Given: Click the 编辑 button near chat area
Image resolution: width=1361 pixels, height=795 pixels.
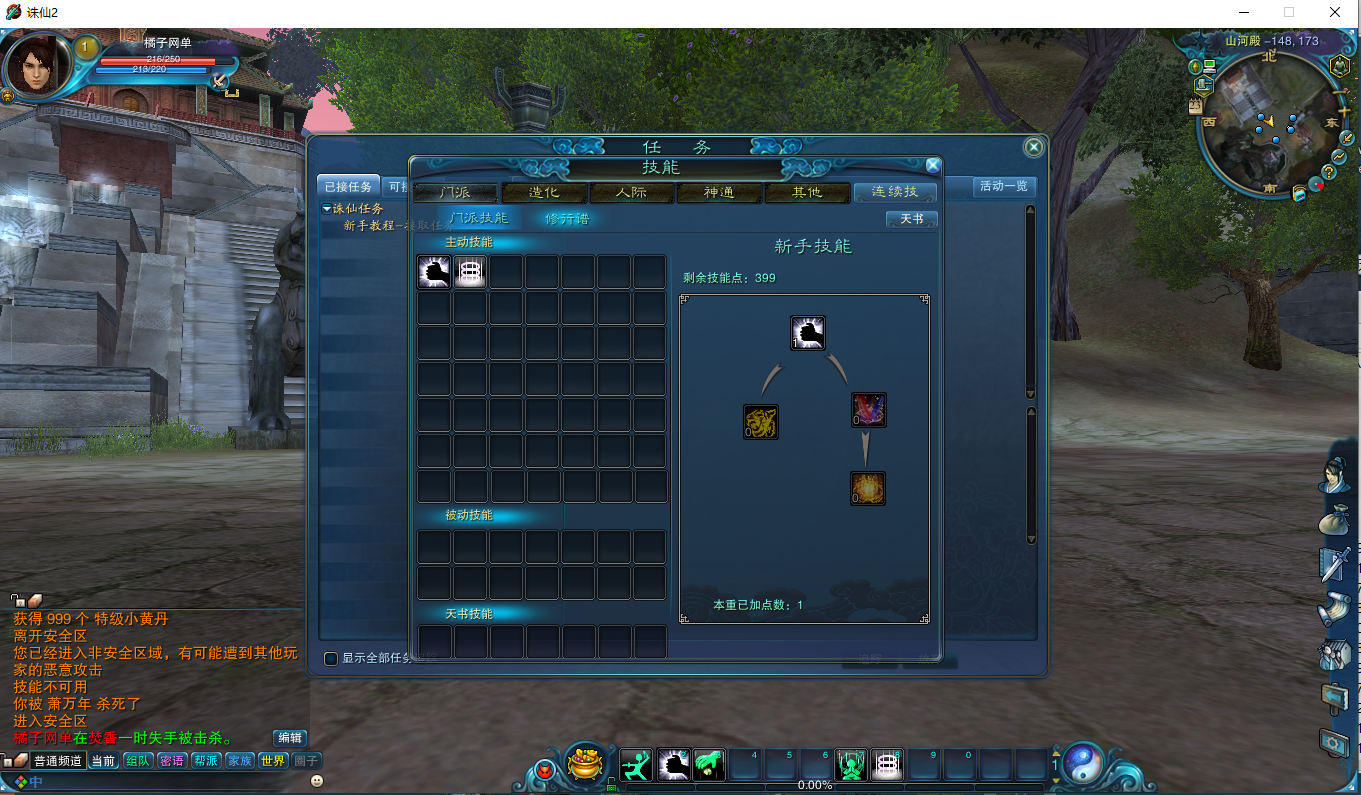Looking at the screenshot, I should point(289,738).
